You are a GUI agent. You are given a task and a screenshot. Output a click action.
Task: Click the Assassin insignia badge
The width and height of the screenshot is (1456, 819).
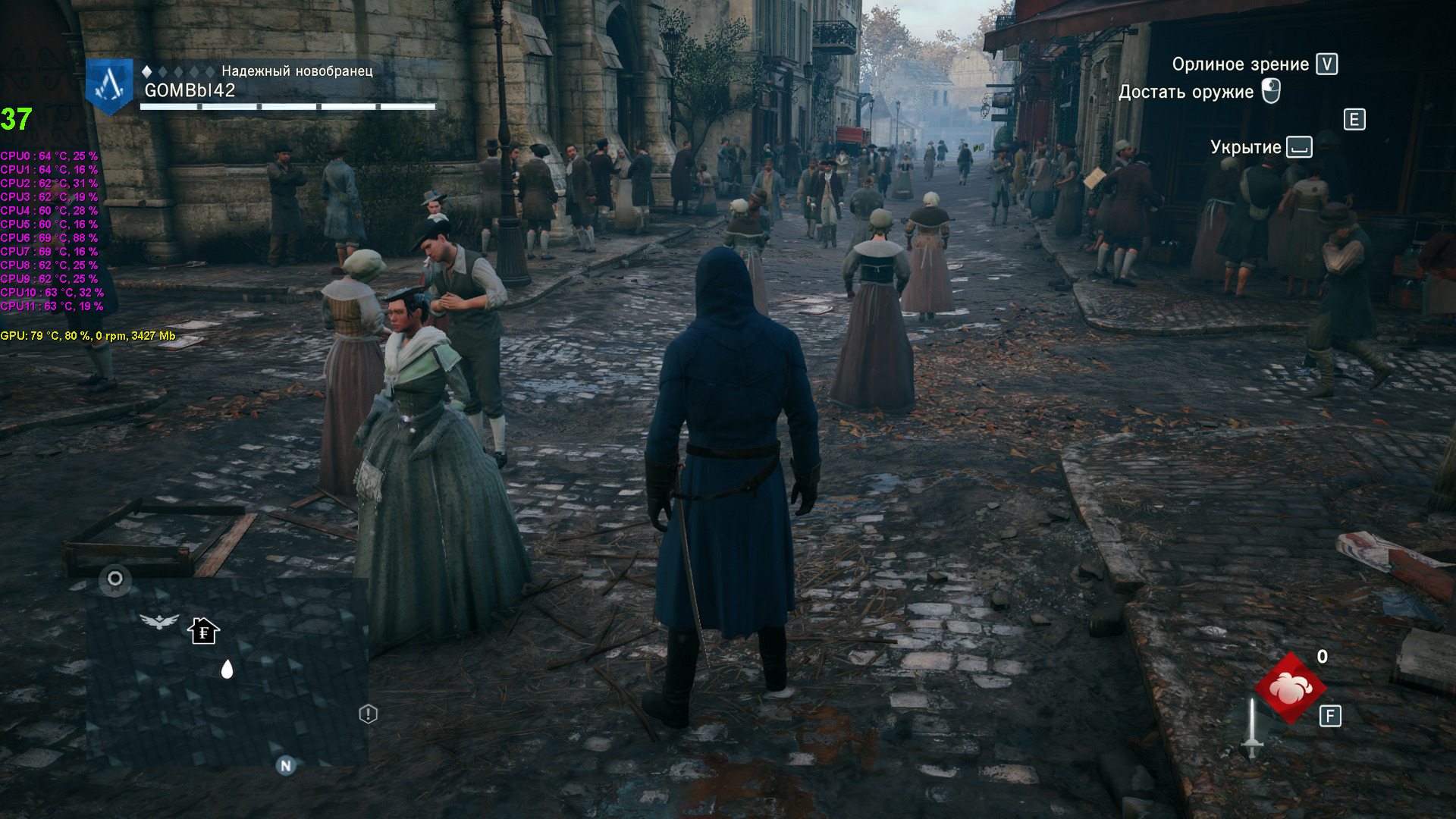[110, 85]
